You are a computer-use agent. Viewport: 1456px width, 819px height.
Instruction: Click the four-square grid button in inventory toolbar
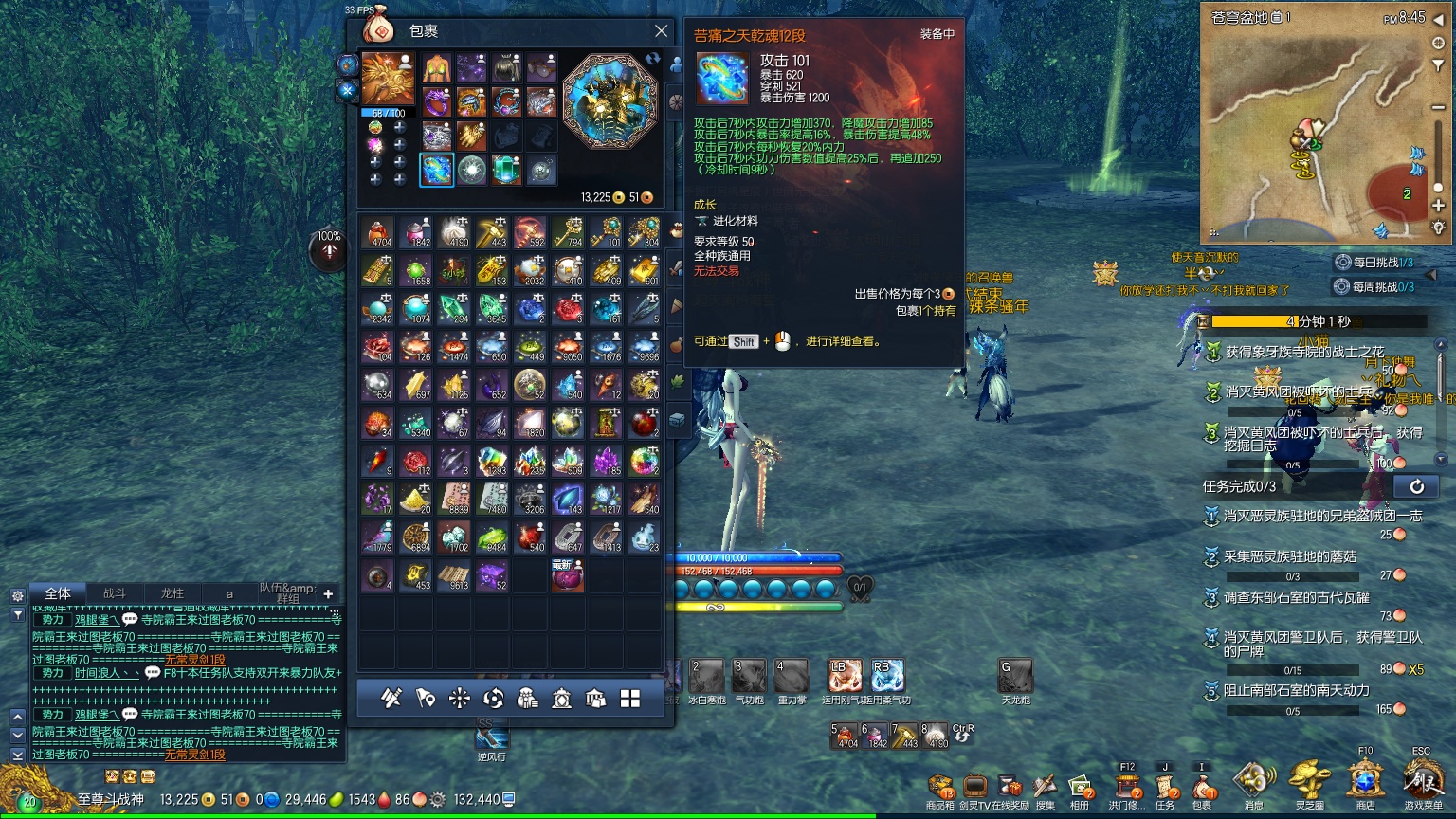[x=630, y=699]
